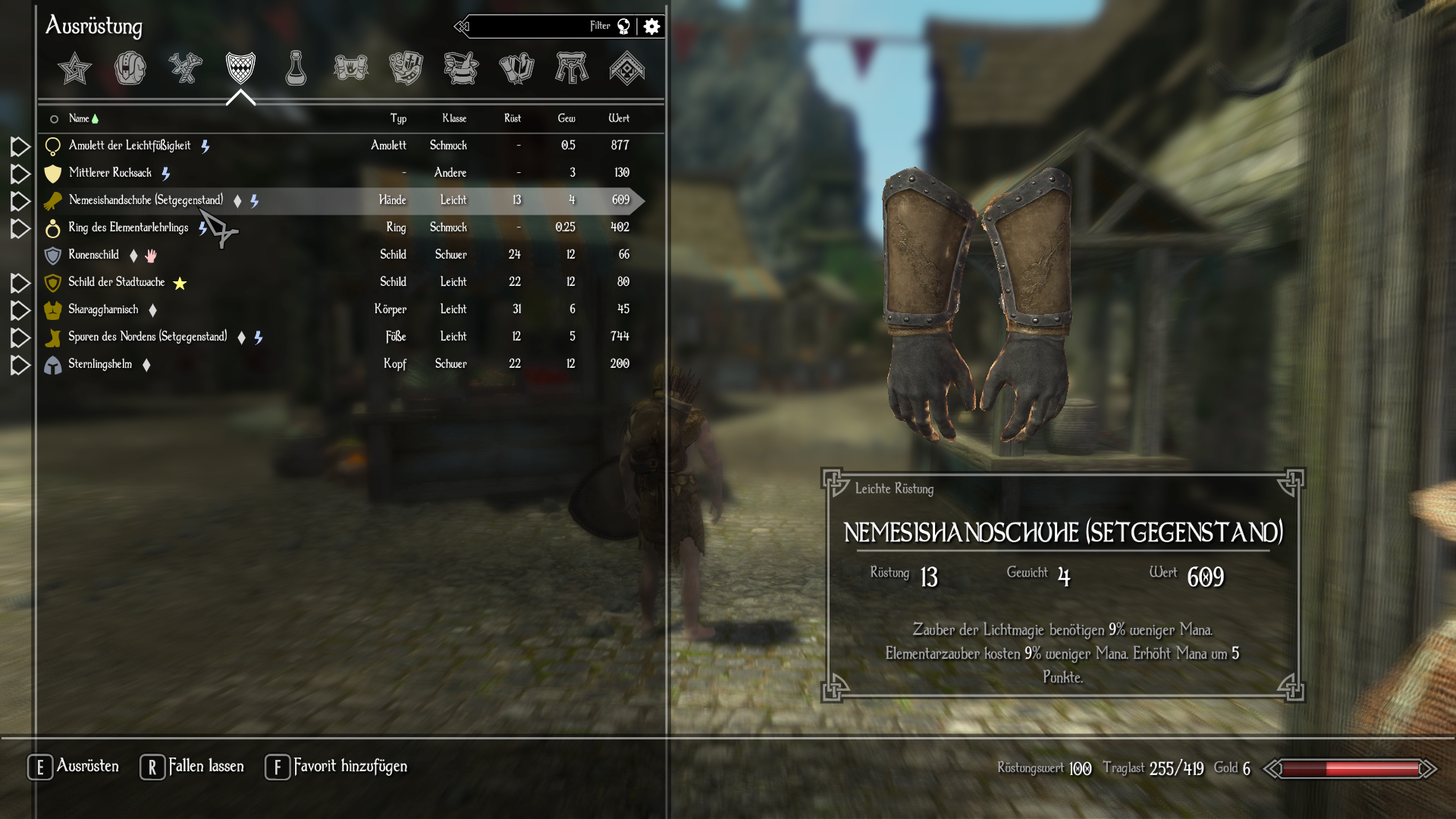Open the food category with the mortar icon

[461, 68]
